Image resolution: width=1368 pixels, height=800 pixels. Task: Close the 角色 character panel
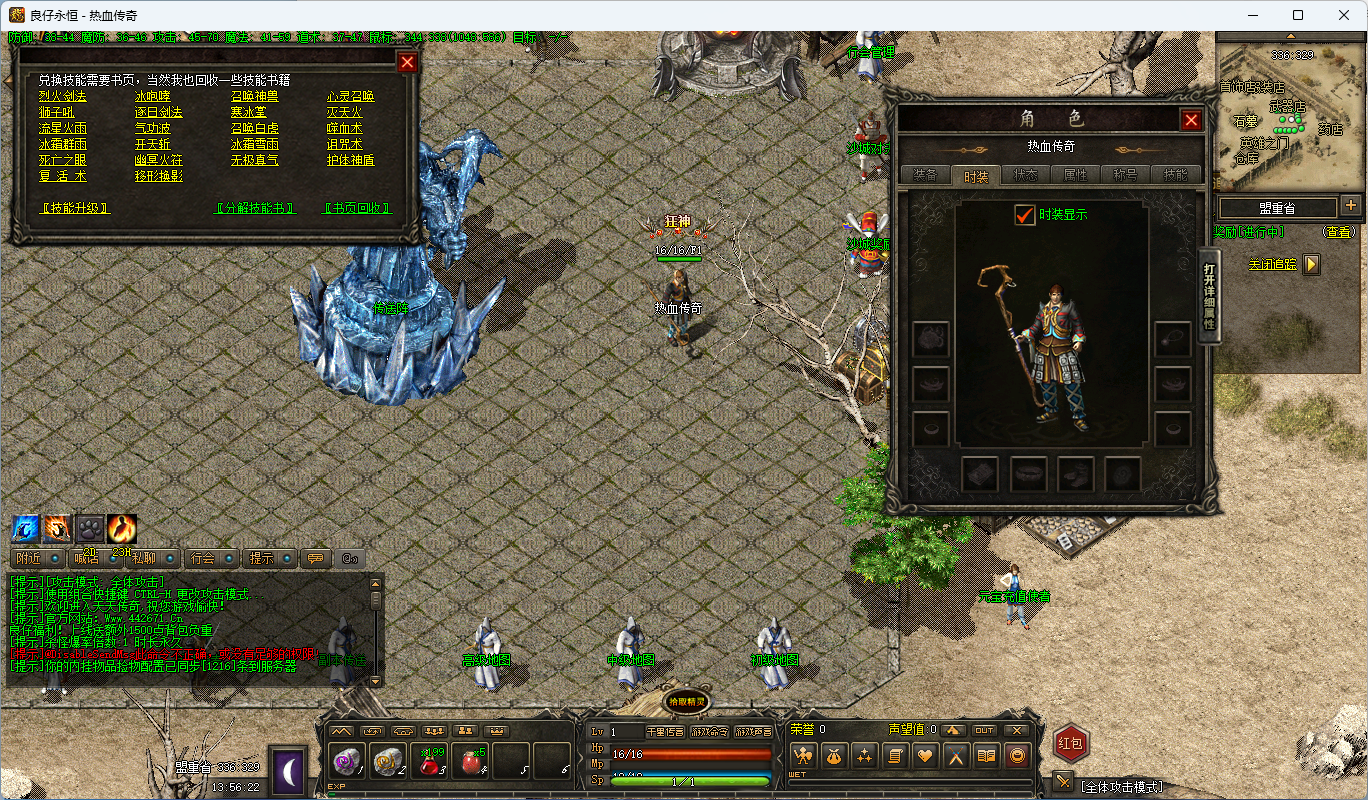pyautogui.click(x=1191, y=120)
